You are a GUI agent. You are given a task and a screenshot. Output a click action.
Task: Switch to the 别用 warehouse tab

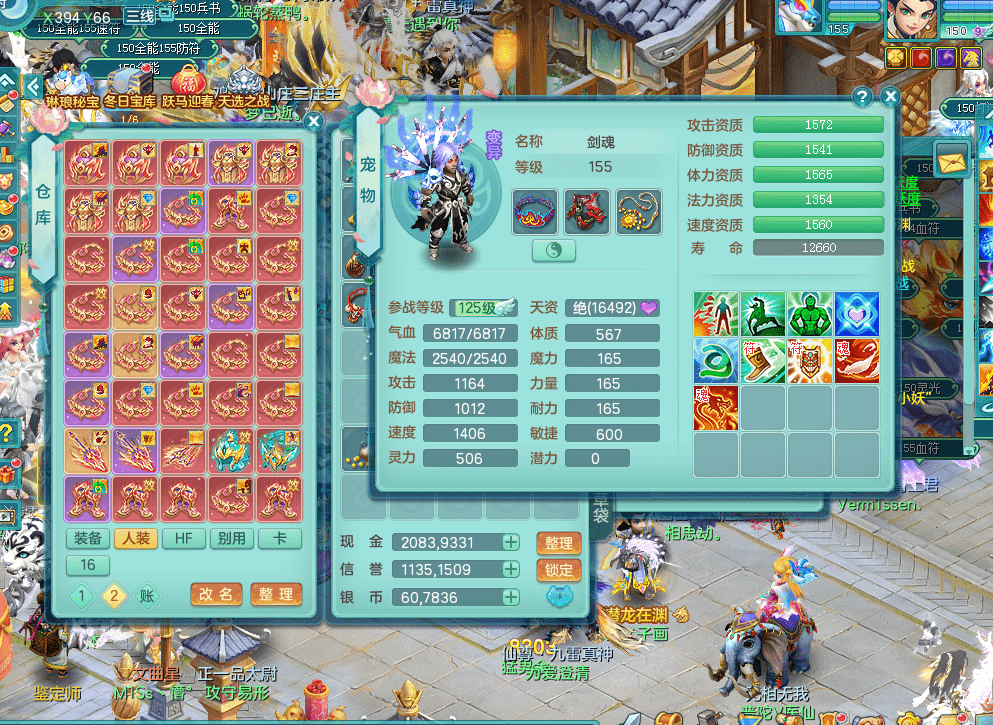click(x=232, y=538)
